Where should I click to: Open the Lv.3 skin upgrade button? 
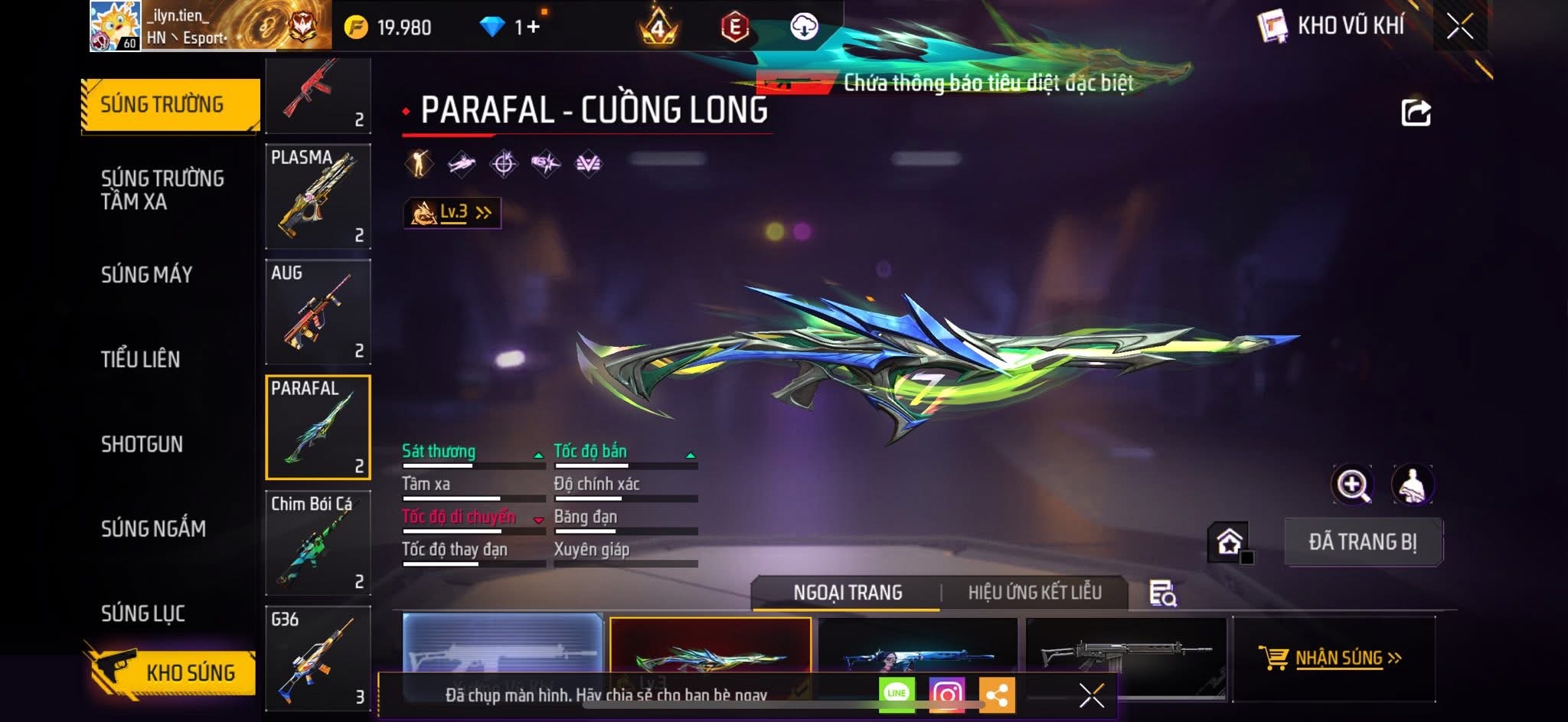[452, 212]
